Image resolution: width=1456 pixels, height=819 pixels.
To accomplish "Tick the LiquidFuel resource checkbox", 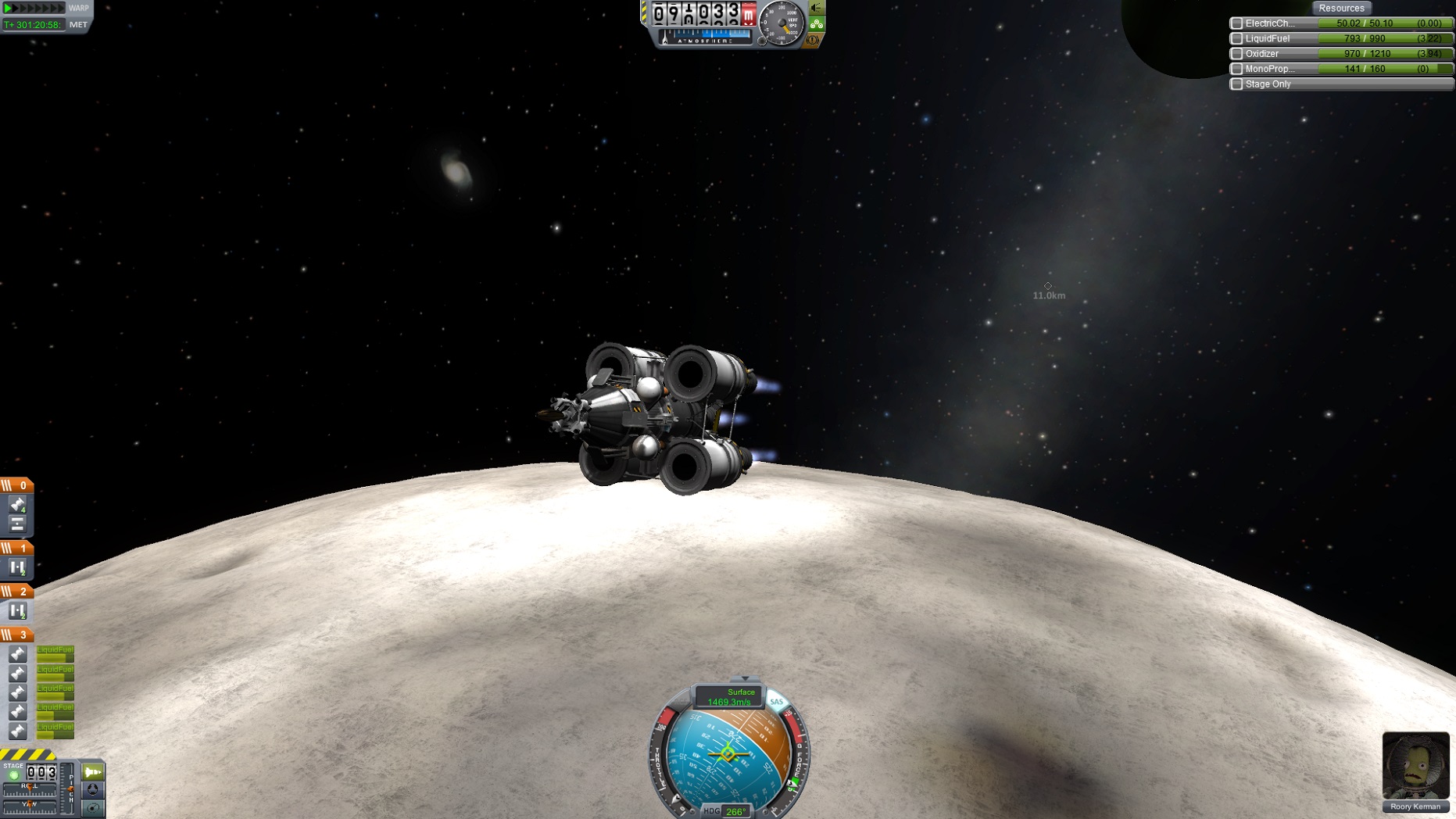I will tap(1236, 38).
